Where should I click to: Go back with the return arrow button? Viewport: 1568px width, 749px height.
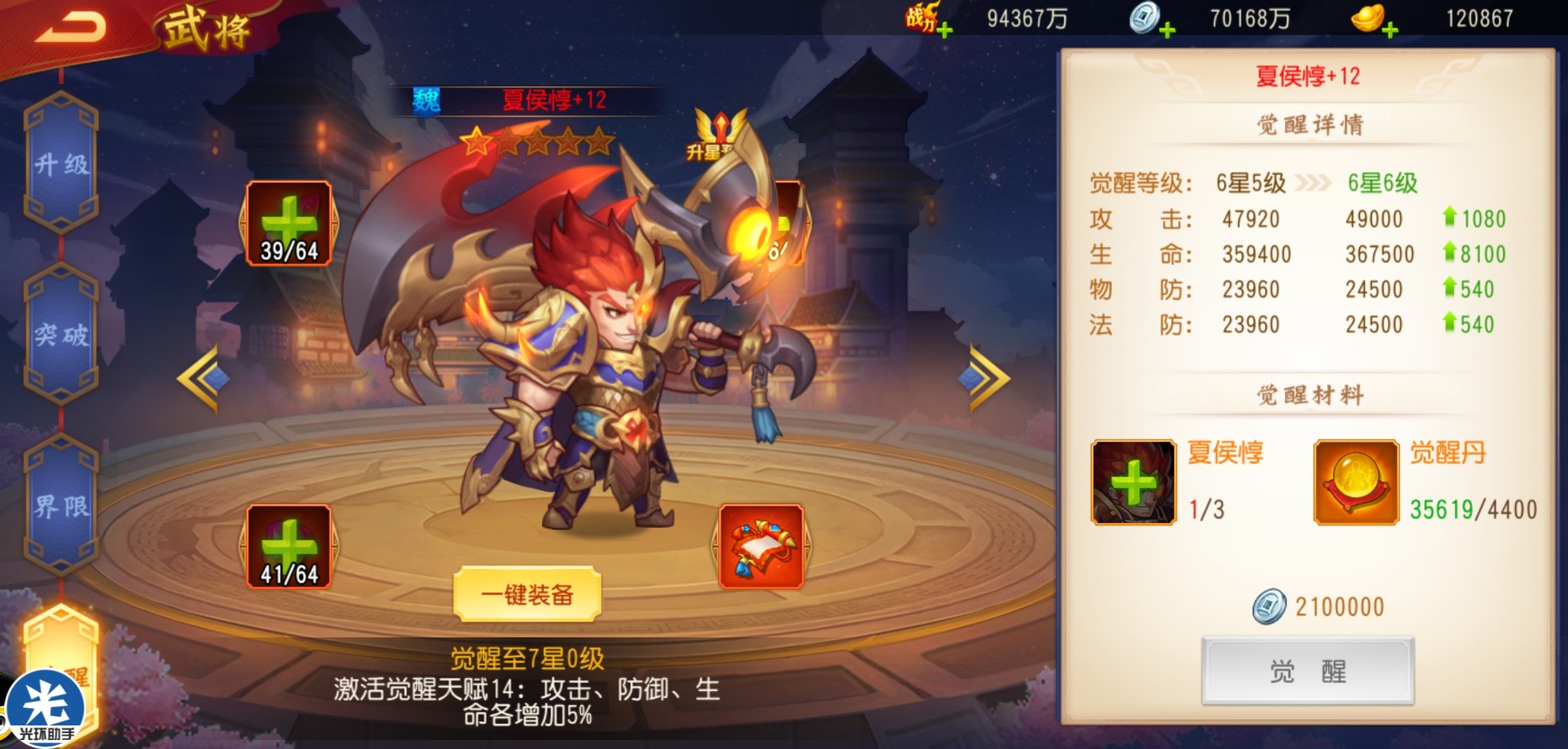tap(71, 28)
